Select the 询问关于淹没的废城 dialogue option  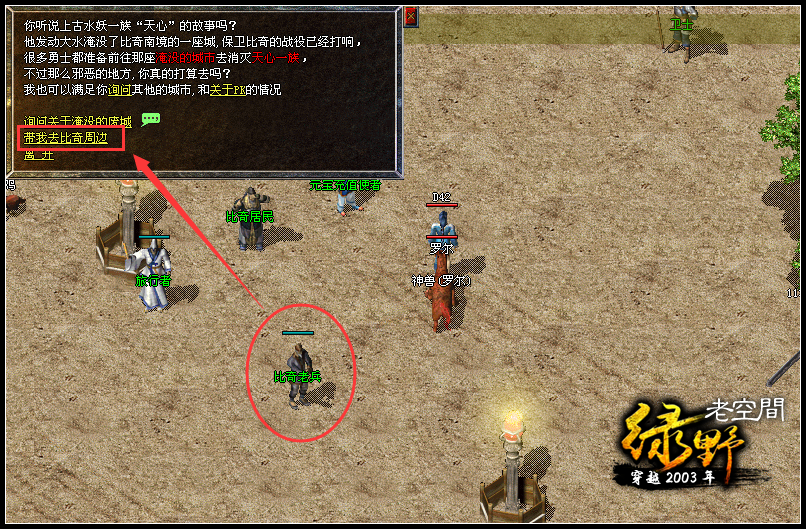(78, 121)
